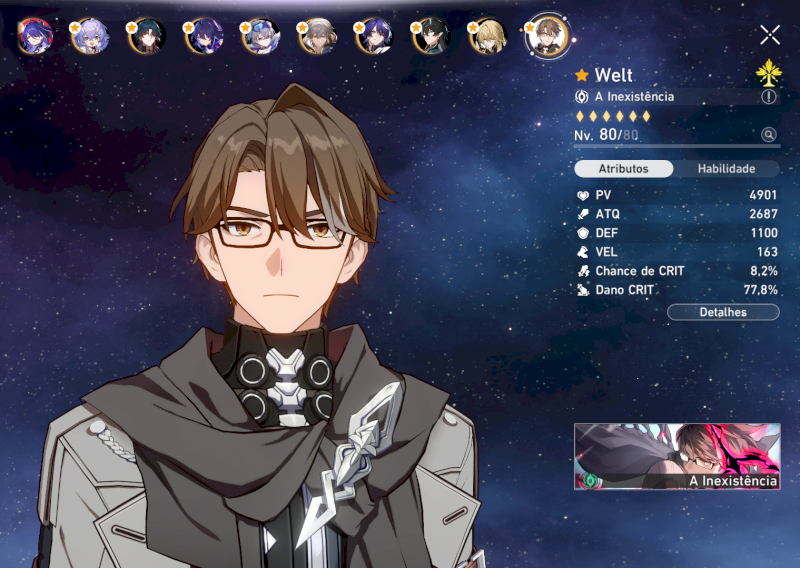Choose the blonde-haired character portrait
Screen dimensions: 800x568
point(489,36)
